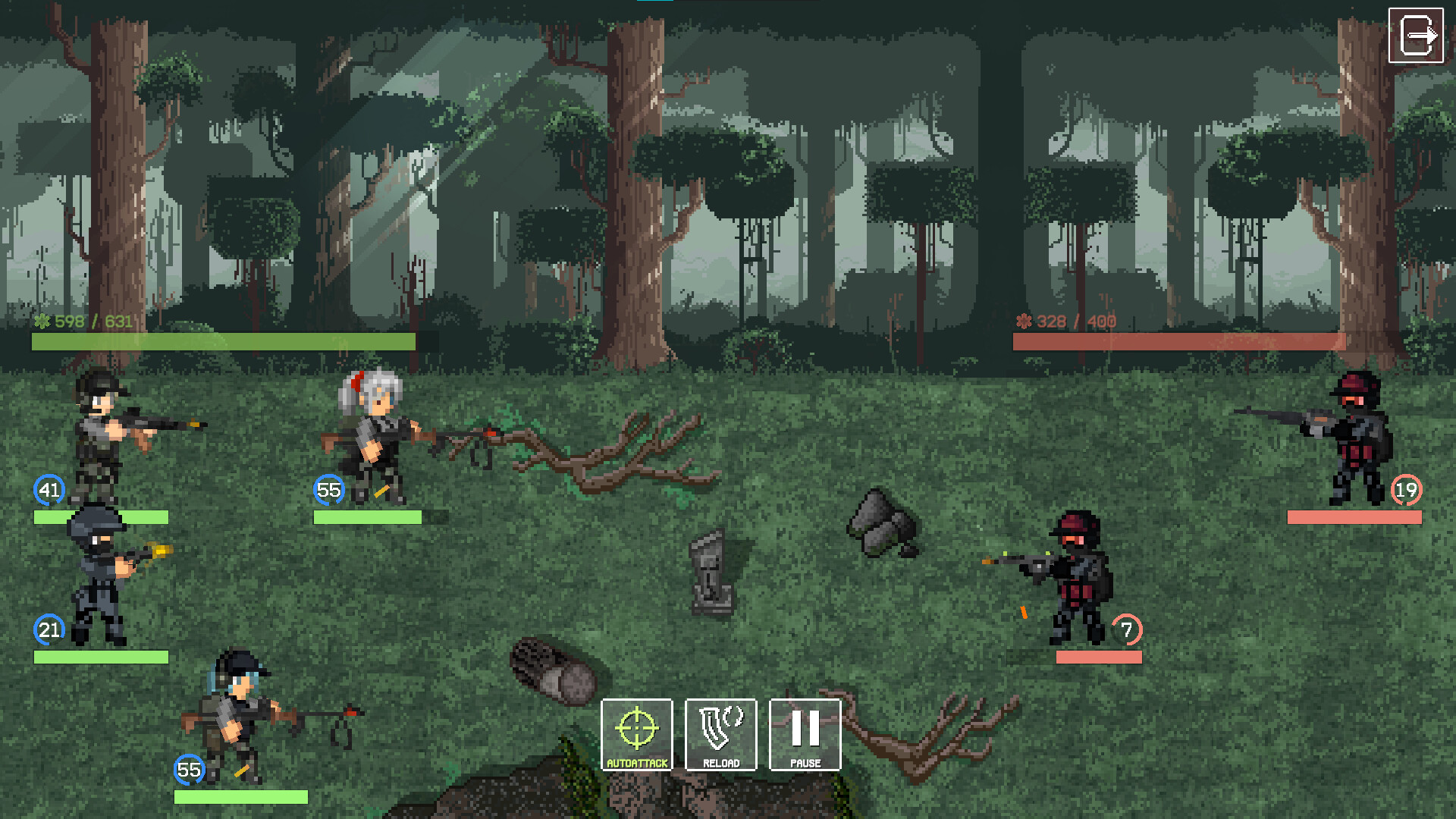Click the green health asterisk beside 598/631
1456x819 pixels.
[43, 321]
